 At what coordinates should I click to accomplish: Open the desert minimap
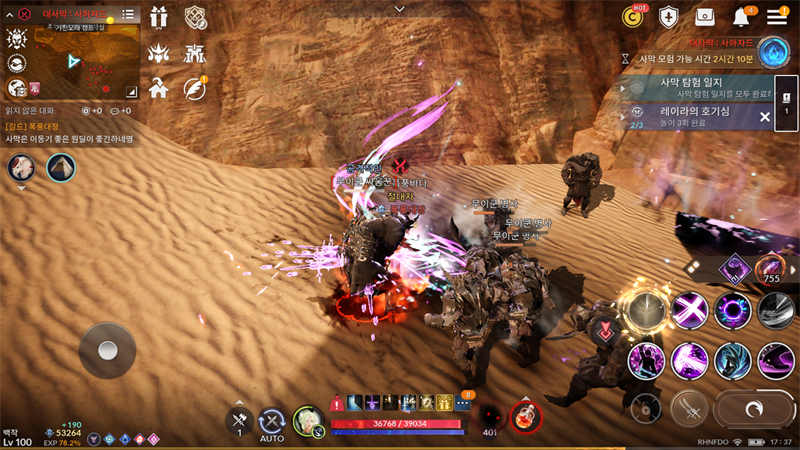[90, 60]
